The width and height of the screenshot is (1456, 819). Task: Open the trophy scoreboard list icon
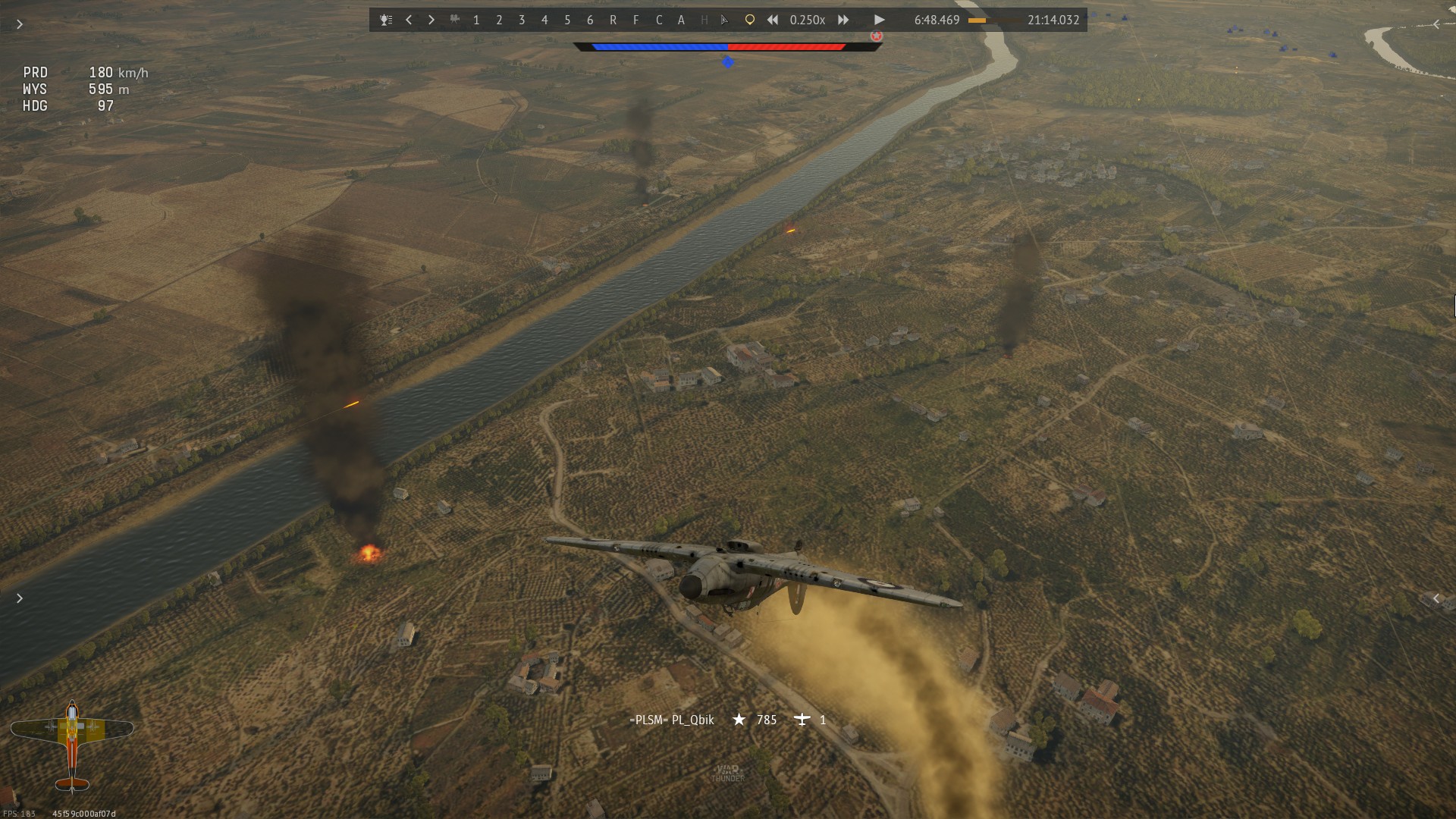coord(386,20)
